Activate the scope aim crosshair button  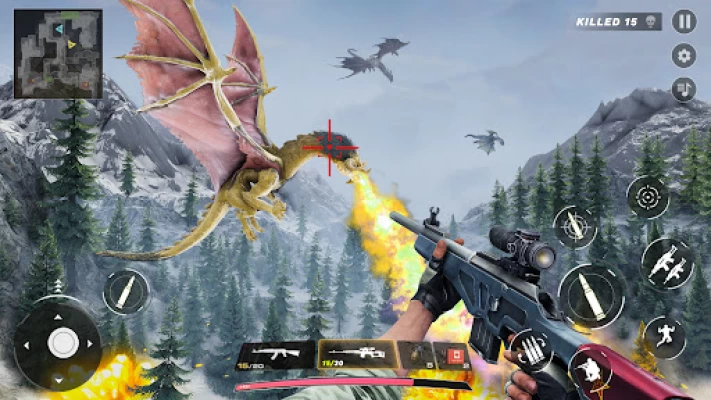(x=648, y=197)
